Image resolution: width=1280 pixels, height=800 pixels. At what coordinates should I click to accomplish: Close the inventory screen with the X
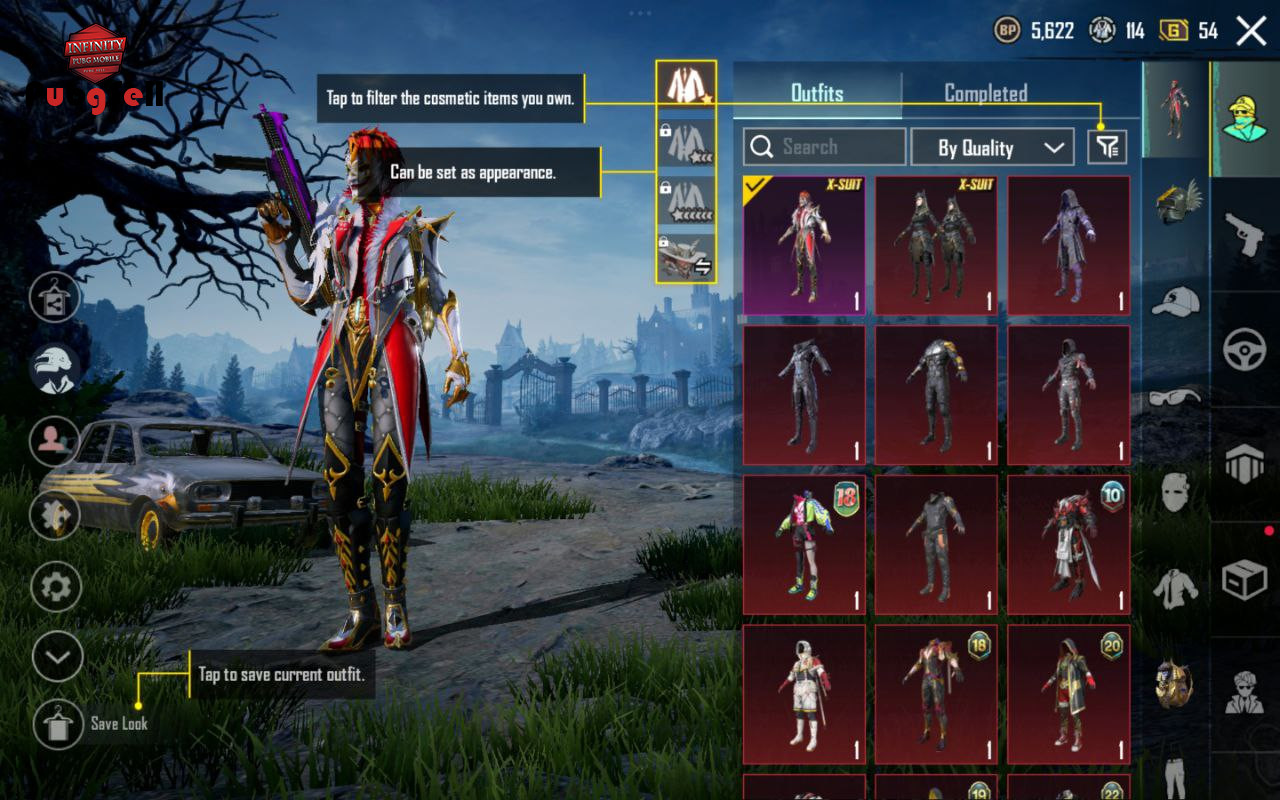pyautogui.click(x=1251, y=31)
